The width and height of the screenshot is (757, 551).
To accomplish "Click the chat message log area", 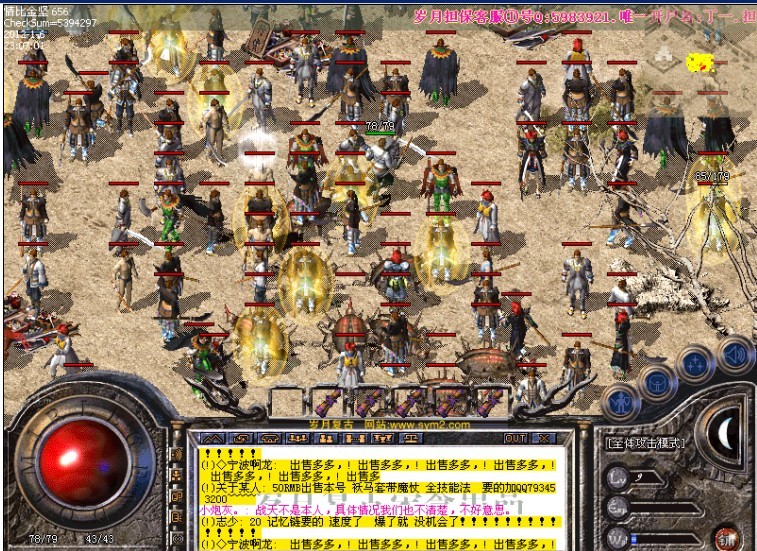I will click(380, 497).
